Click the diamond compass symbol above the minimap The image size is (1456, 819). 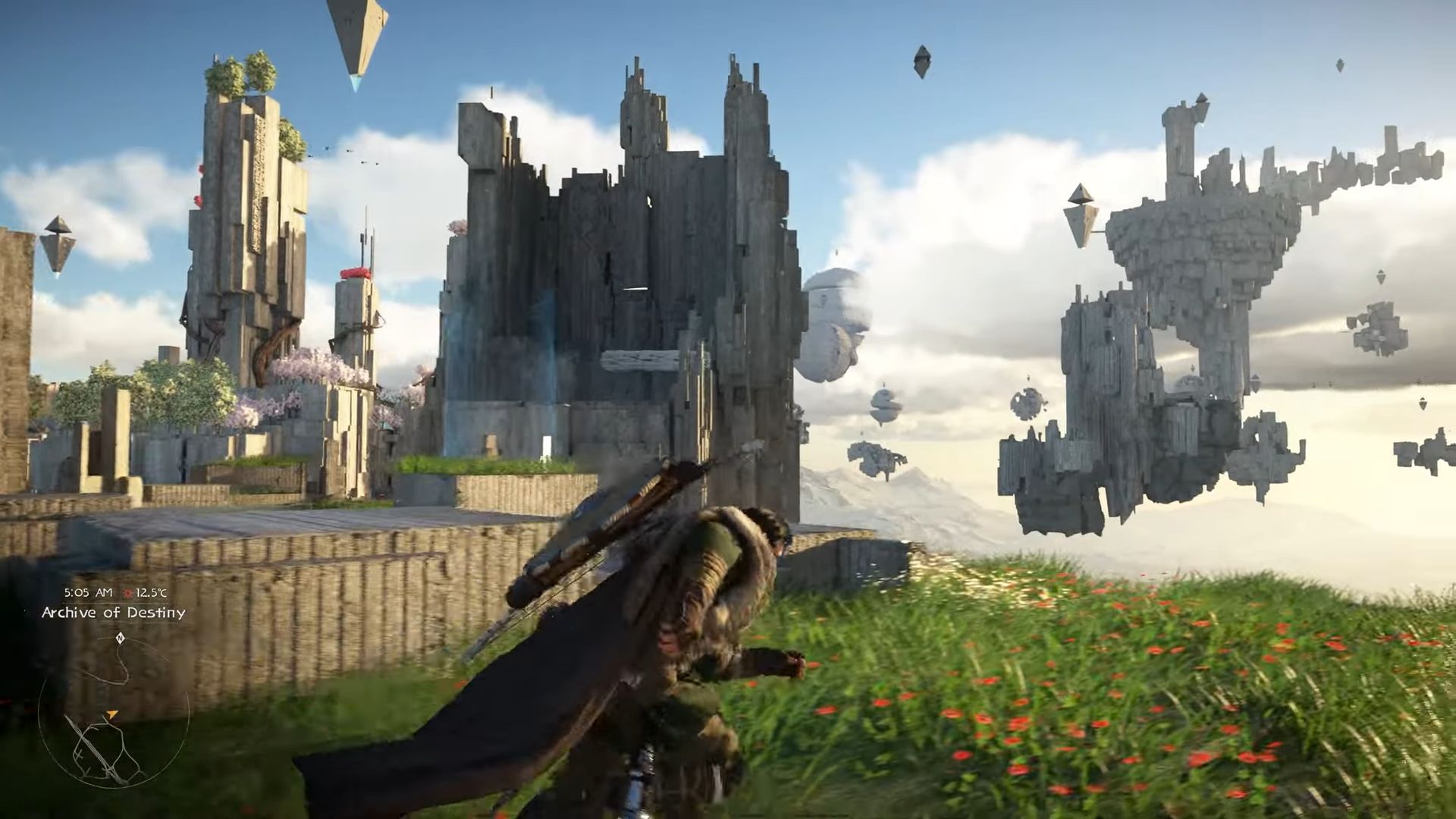(121, 637)
